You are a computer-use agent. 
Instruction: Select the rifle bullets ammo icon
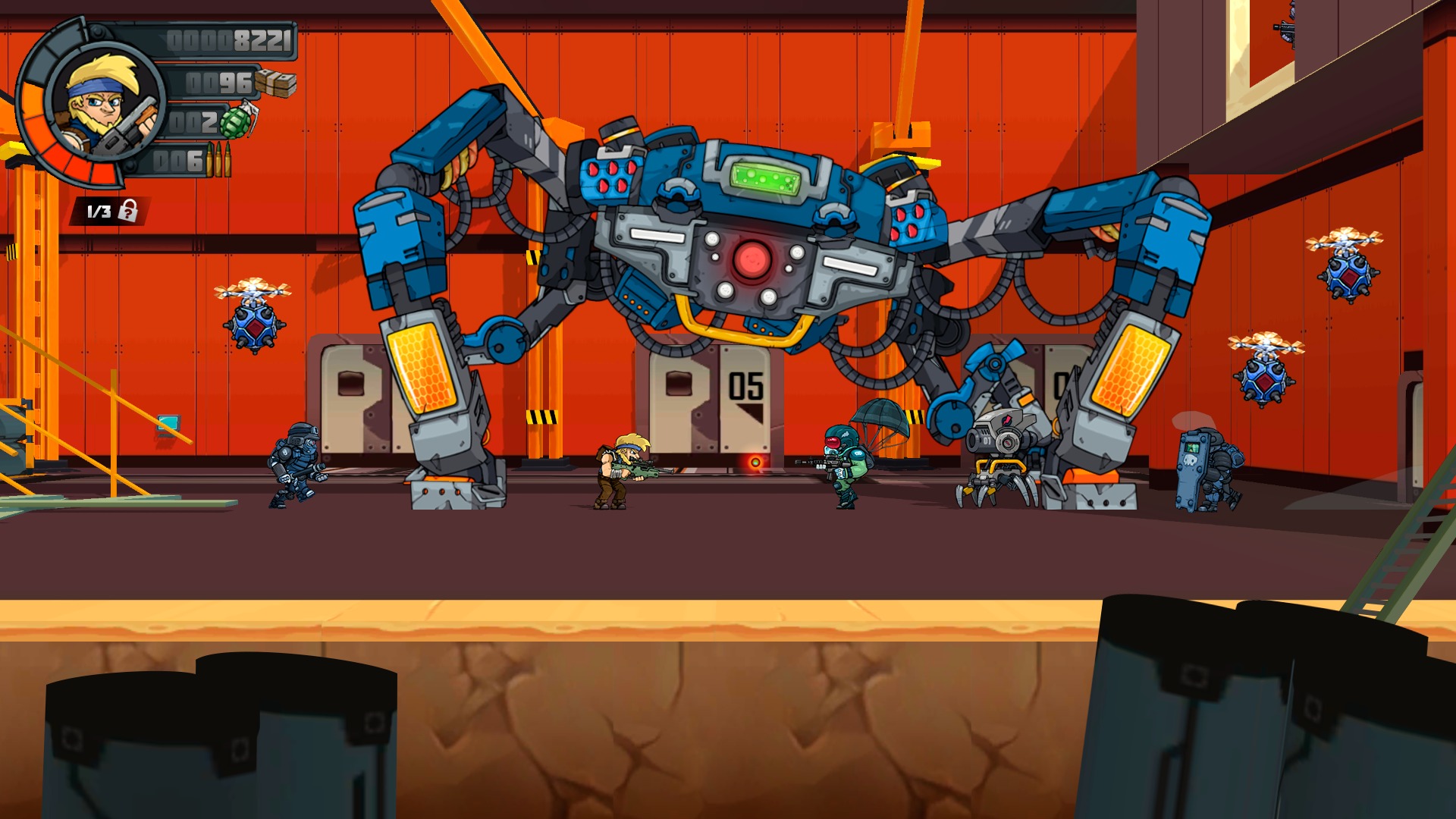(219, 160)
